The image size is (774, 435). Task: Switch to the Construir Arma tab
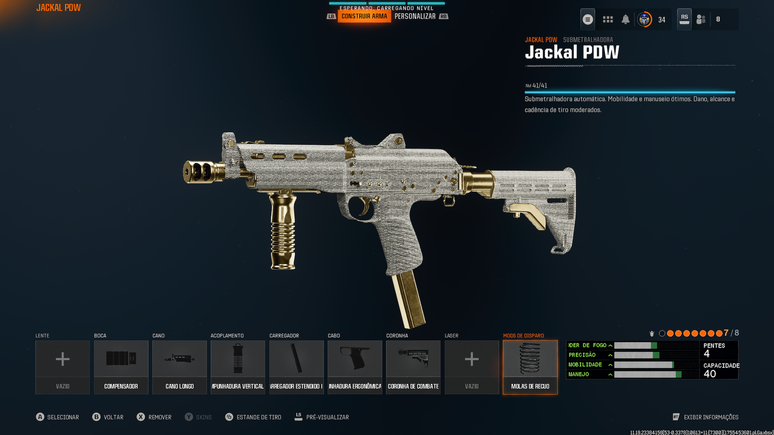364,17
